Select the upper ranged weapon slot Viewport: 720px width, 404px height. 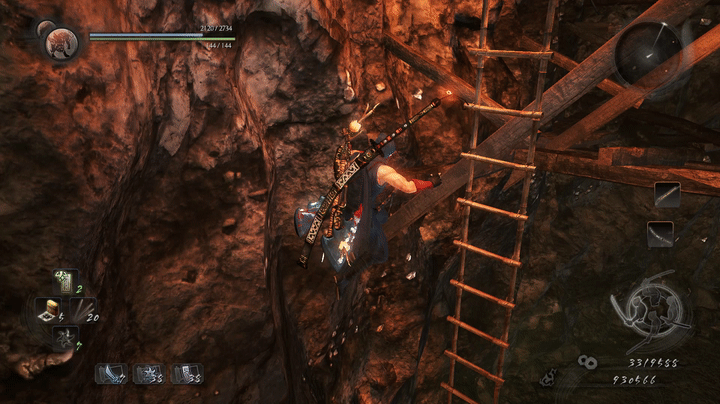coord(667,194)
